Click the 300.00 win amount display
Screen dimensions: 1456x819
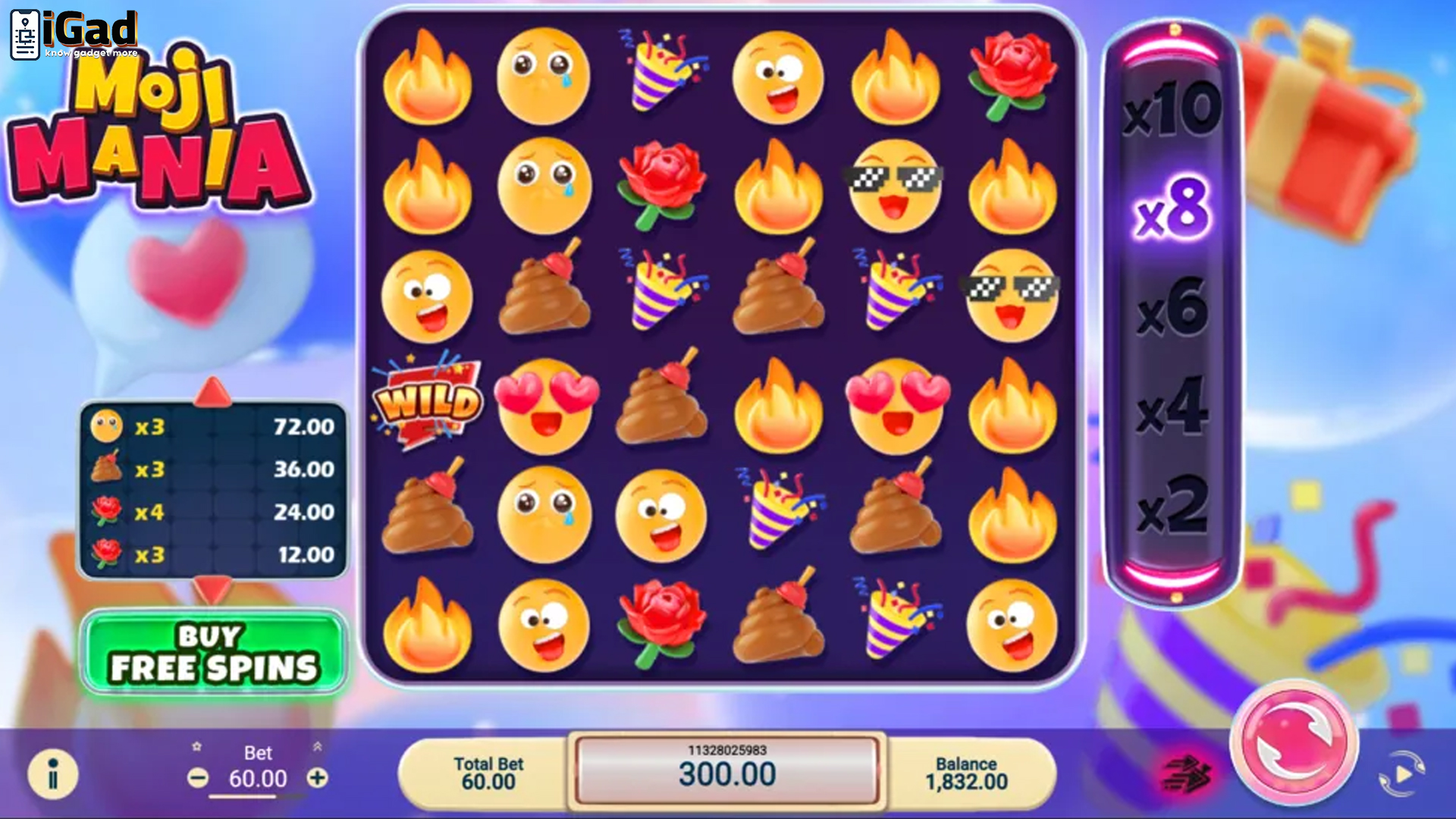pos(728,776)
